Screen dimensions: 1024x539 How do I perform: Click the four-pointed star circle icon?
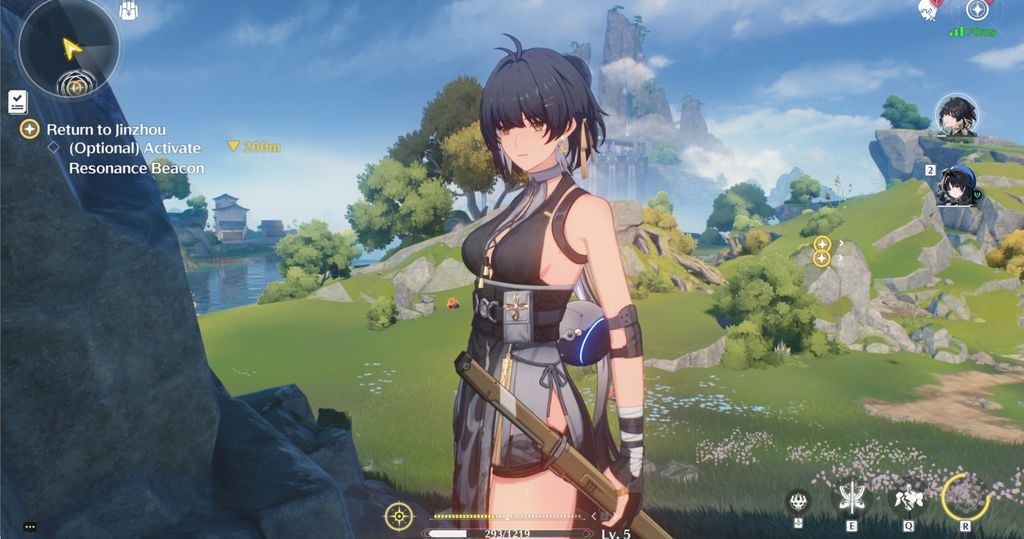[977, 10]
